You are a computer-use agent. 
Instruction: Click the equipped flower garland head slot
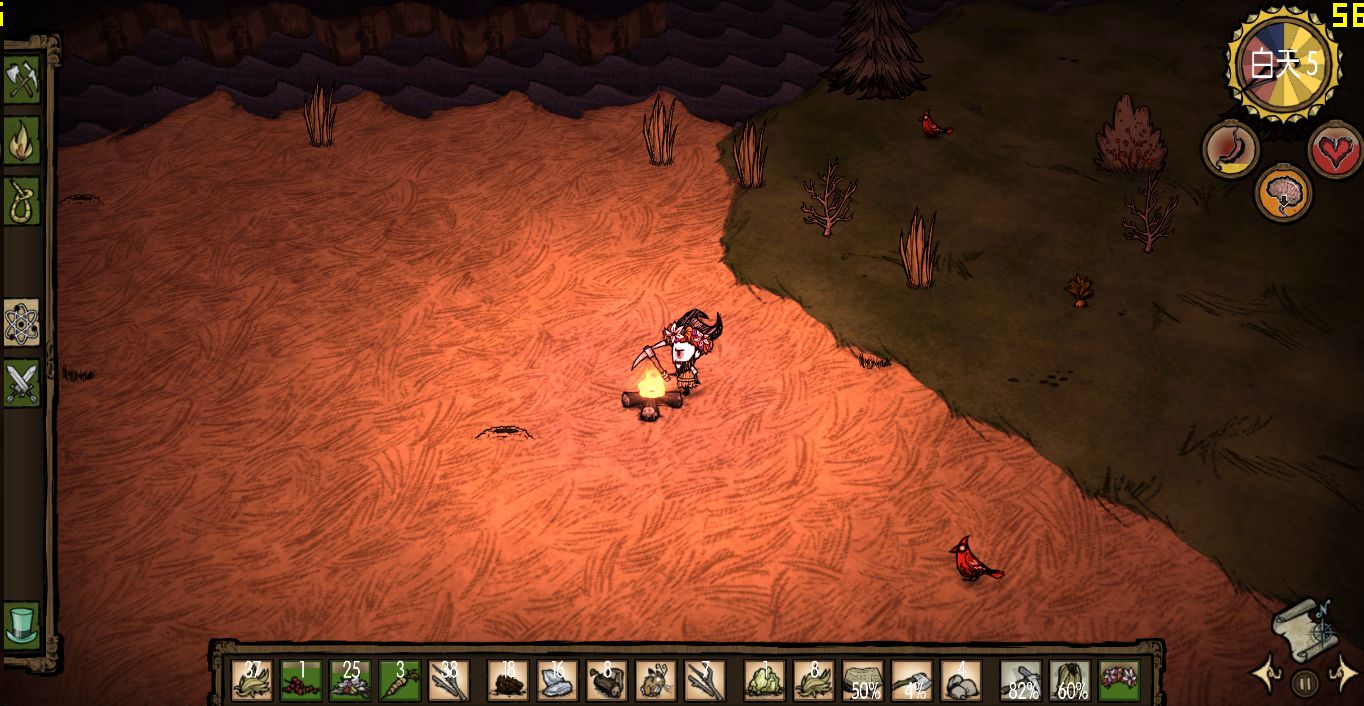pyautogui.click(x=1119, y=680)
